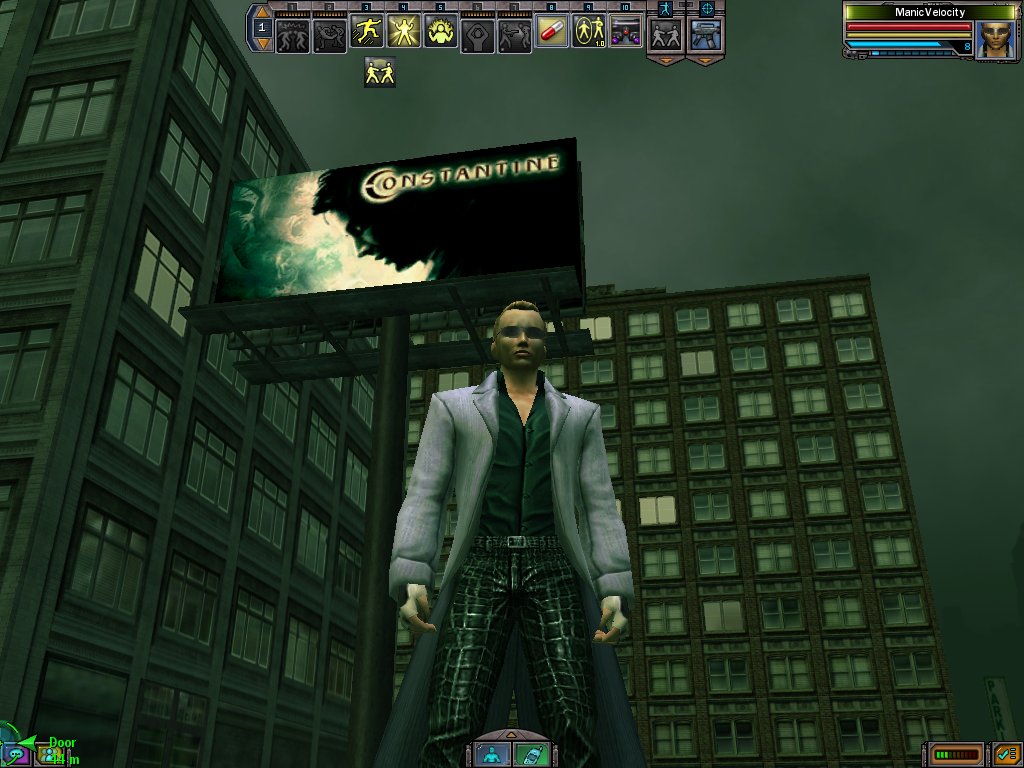
Task: Use the glowing burst ability in slot 4
Action: tap(404, 35)
